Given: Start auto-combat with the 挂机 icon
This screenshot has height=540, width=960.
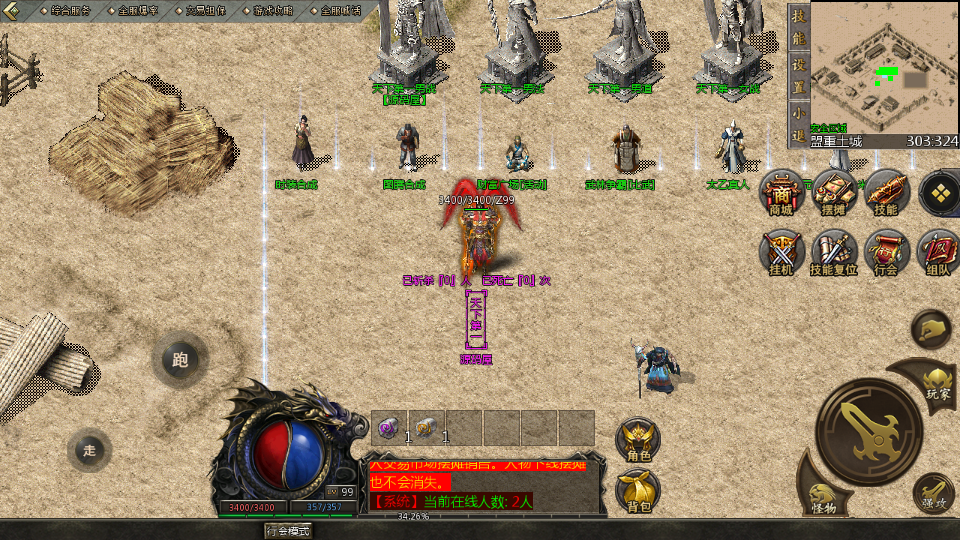Looking at the screenshot, I should point(781,253).
